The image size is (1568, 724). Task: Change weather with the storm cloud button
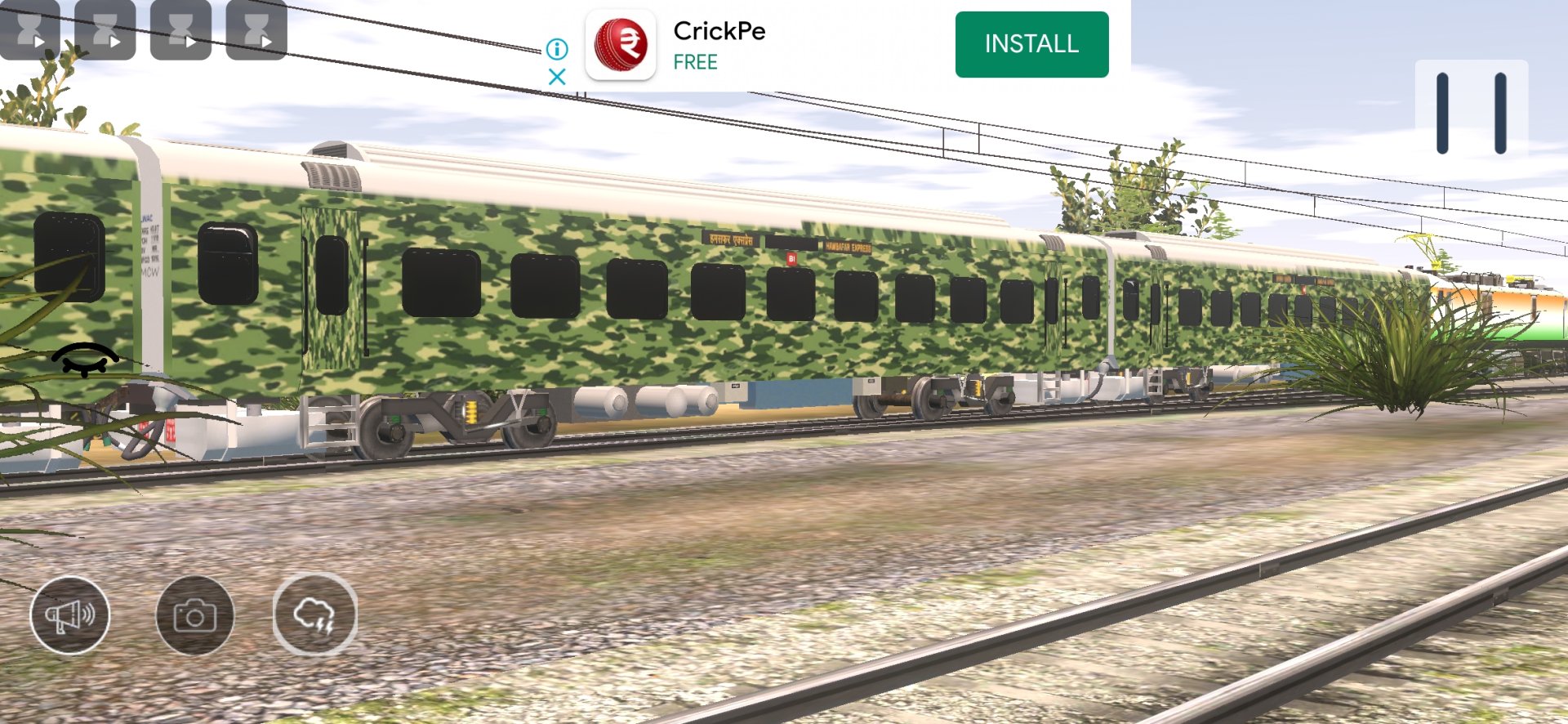(315, 615)
